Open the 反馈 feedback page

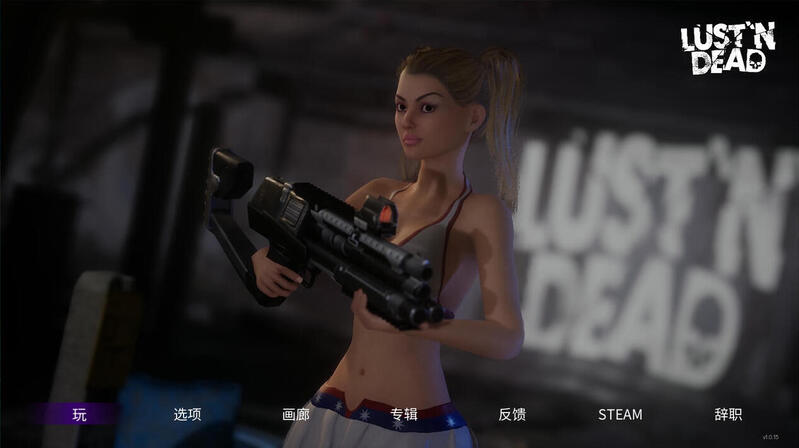click(x=512, y=414)
